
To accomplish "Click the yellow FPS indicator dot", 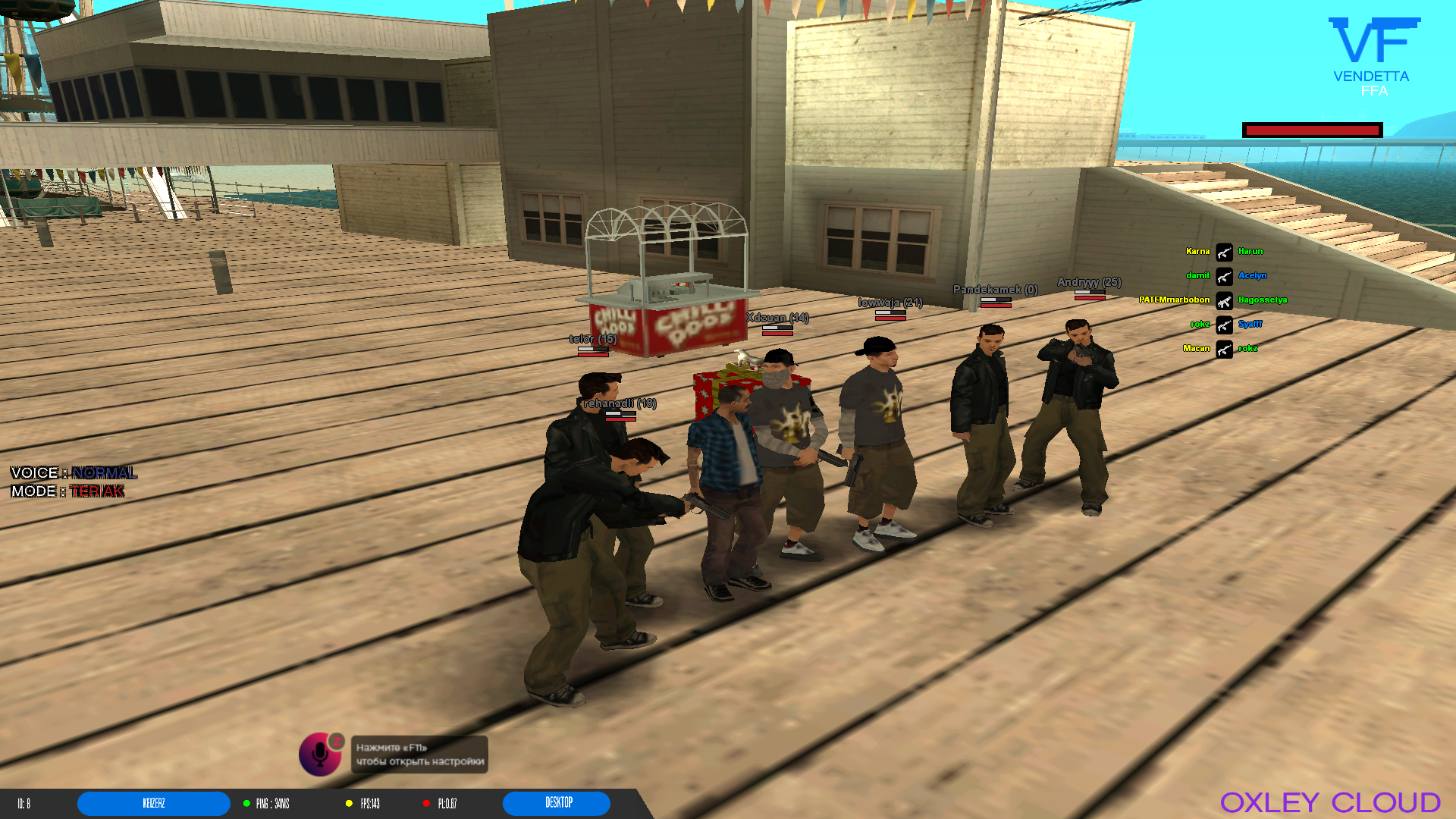I will (347, 803).
